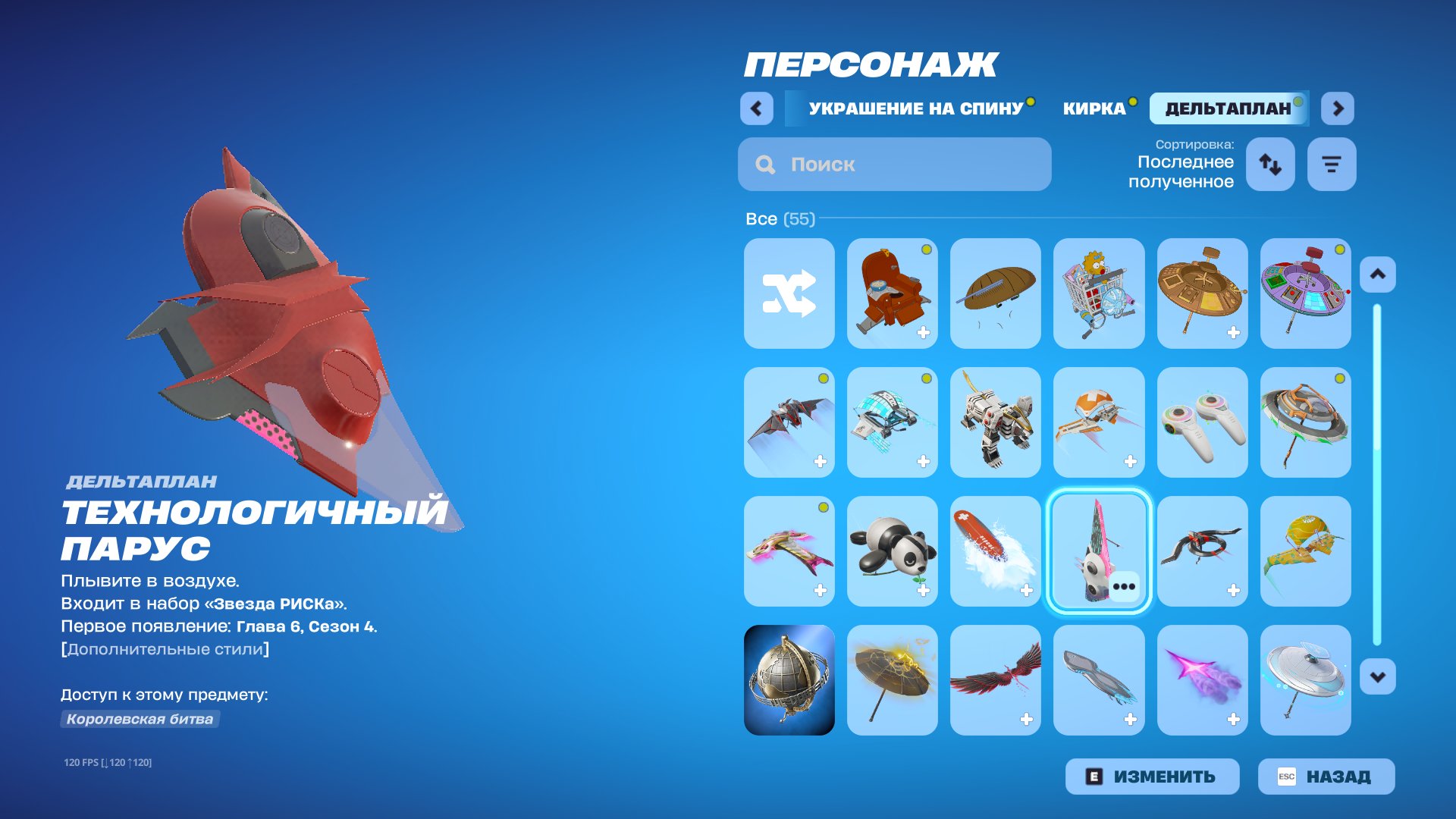The height and width of the screenshot is (819, 1456).
Task: Select the red lifeguard surfboard glider
Action: tap(996, 551)
